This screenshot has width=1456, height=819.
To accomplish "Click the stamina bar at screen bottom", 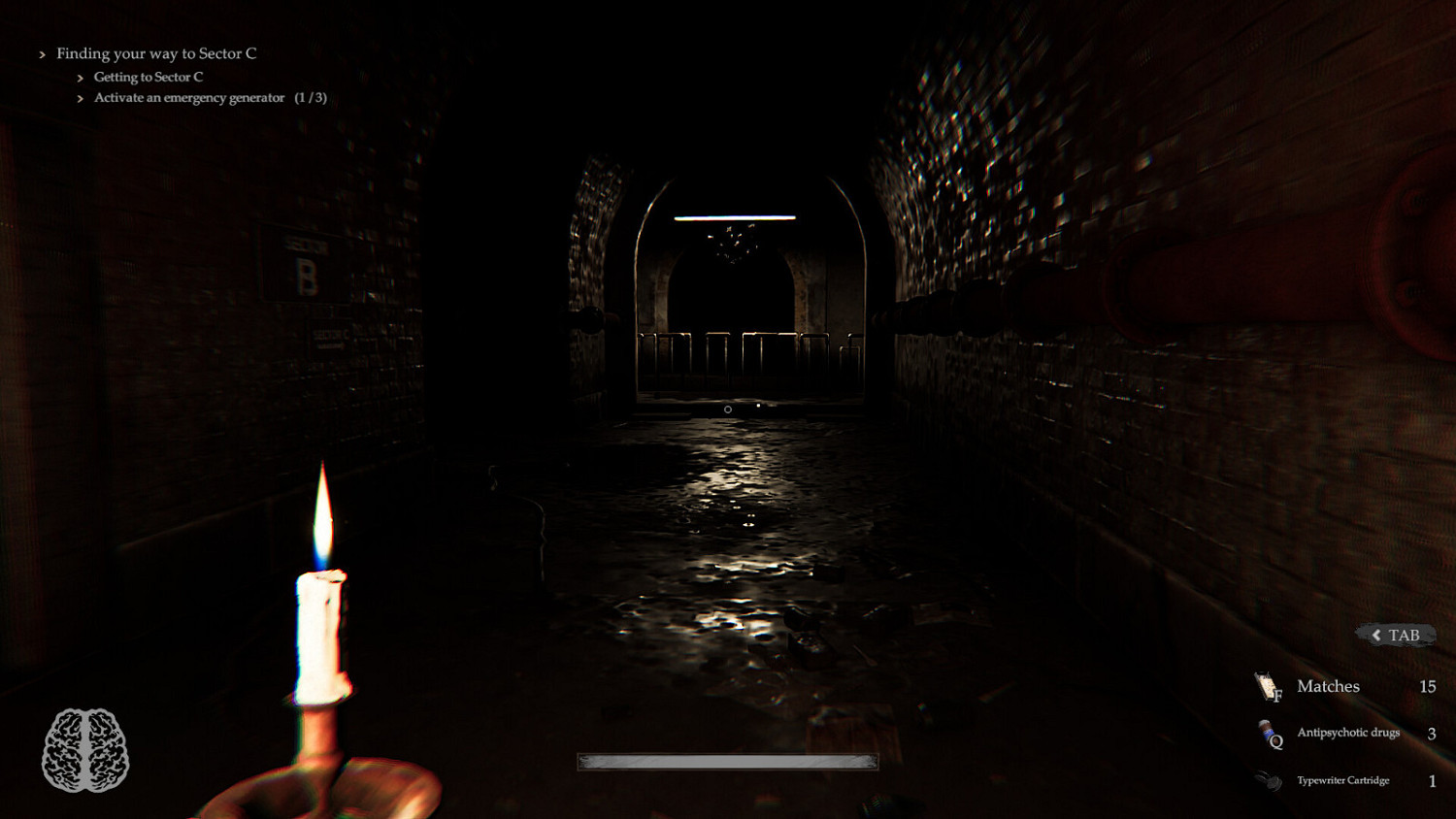I will [x=727, y=763].
